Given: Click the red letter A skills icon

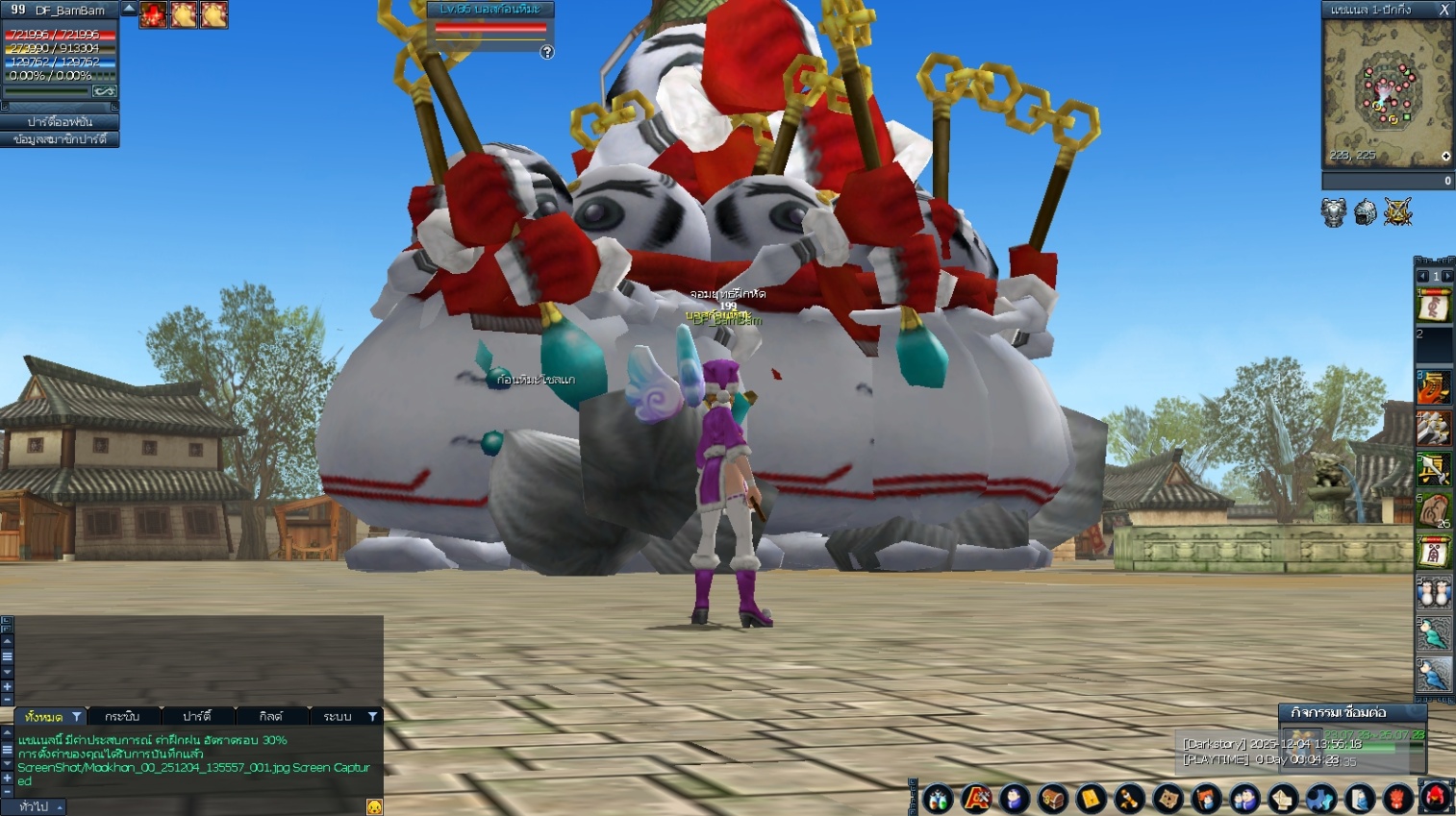Looking at the screenshot, I should [x=976, y=799].
